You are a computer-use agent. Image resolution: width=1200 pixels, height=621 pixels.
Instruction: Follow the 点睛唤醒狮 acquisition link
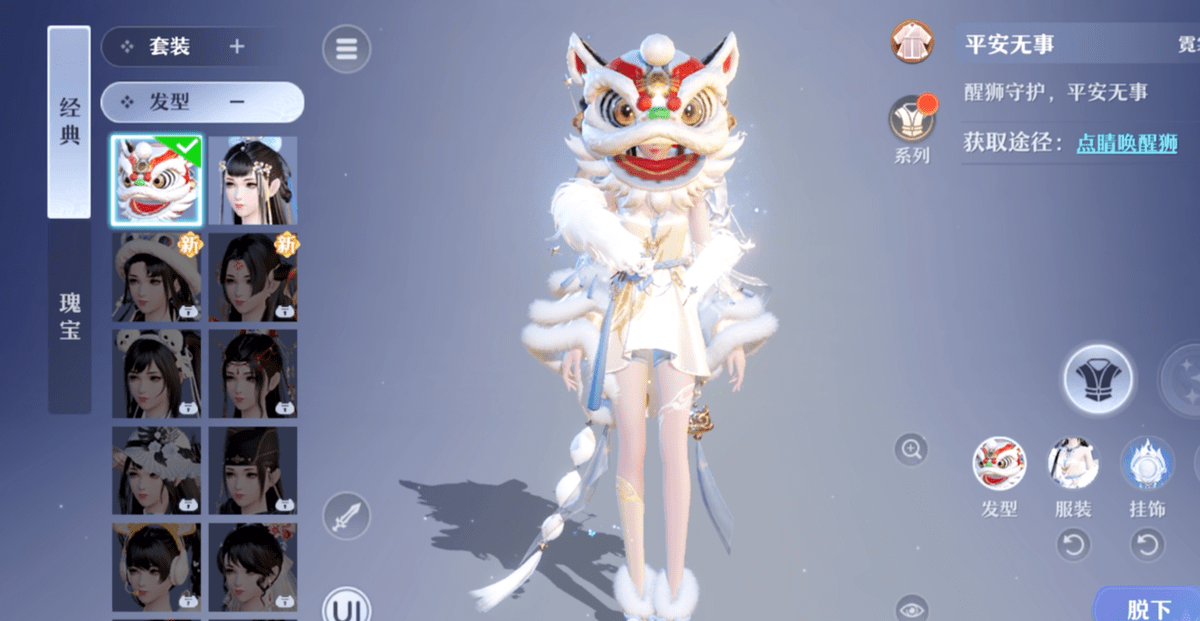1126,143
